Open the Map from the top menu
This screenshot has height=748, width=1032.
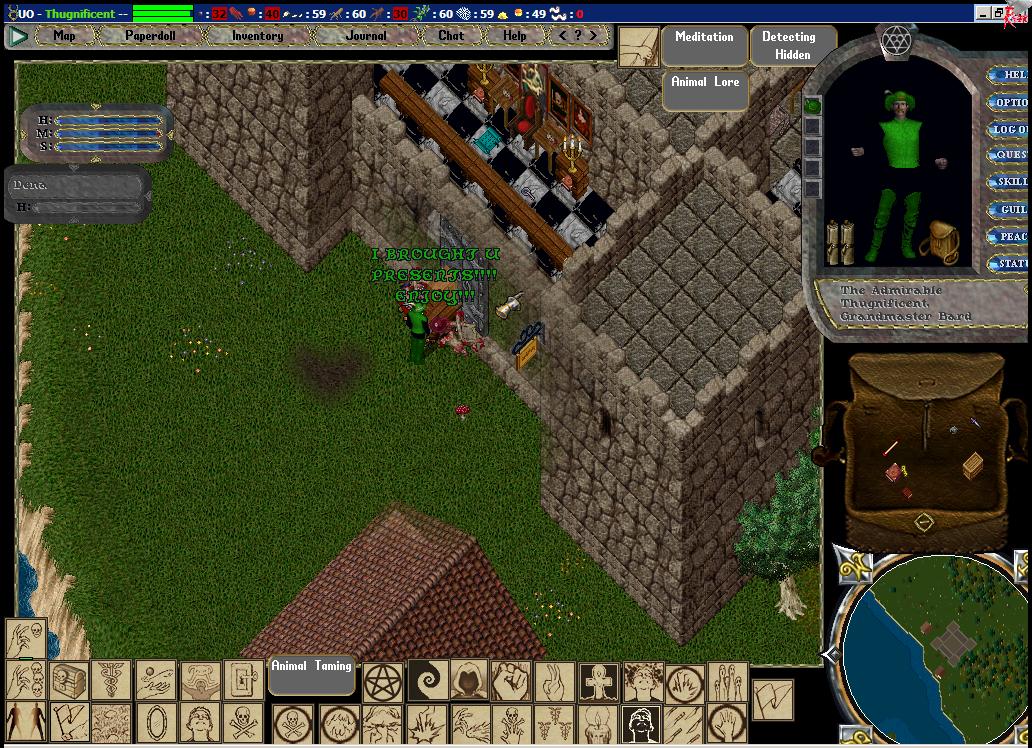[x=64, y=36]
